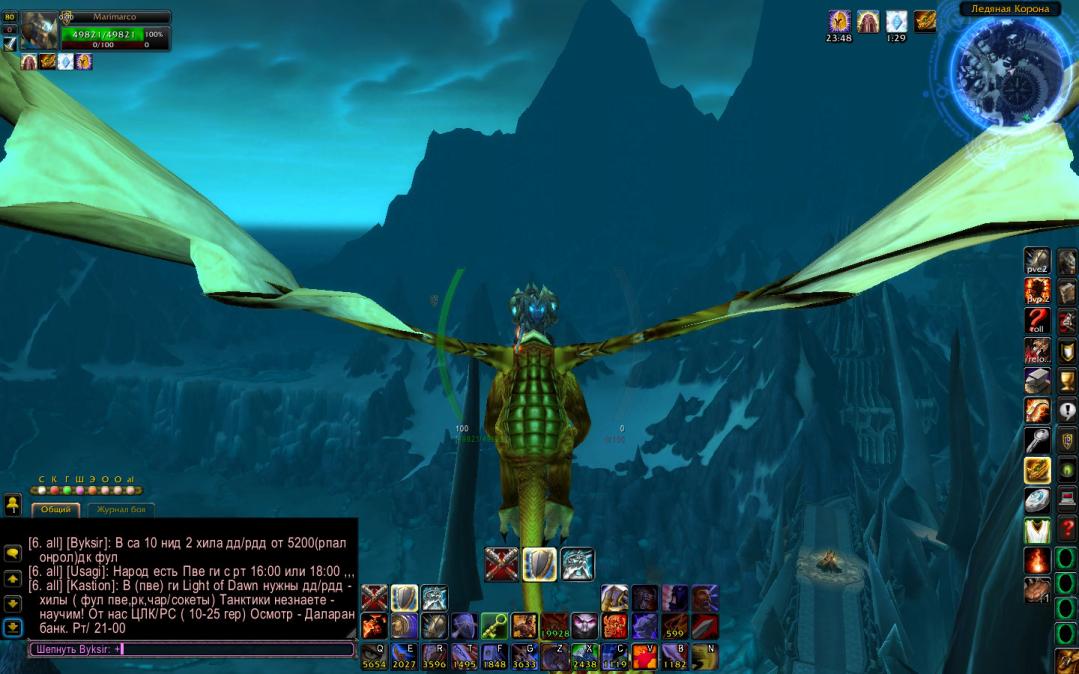The image size is (1079, 674).
Task: Click the Marimarco player portrait
Action: coord(40,29)
